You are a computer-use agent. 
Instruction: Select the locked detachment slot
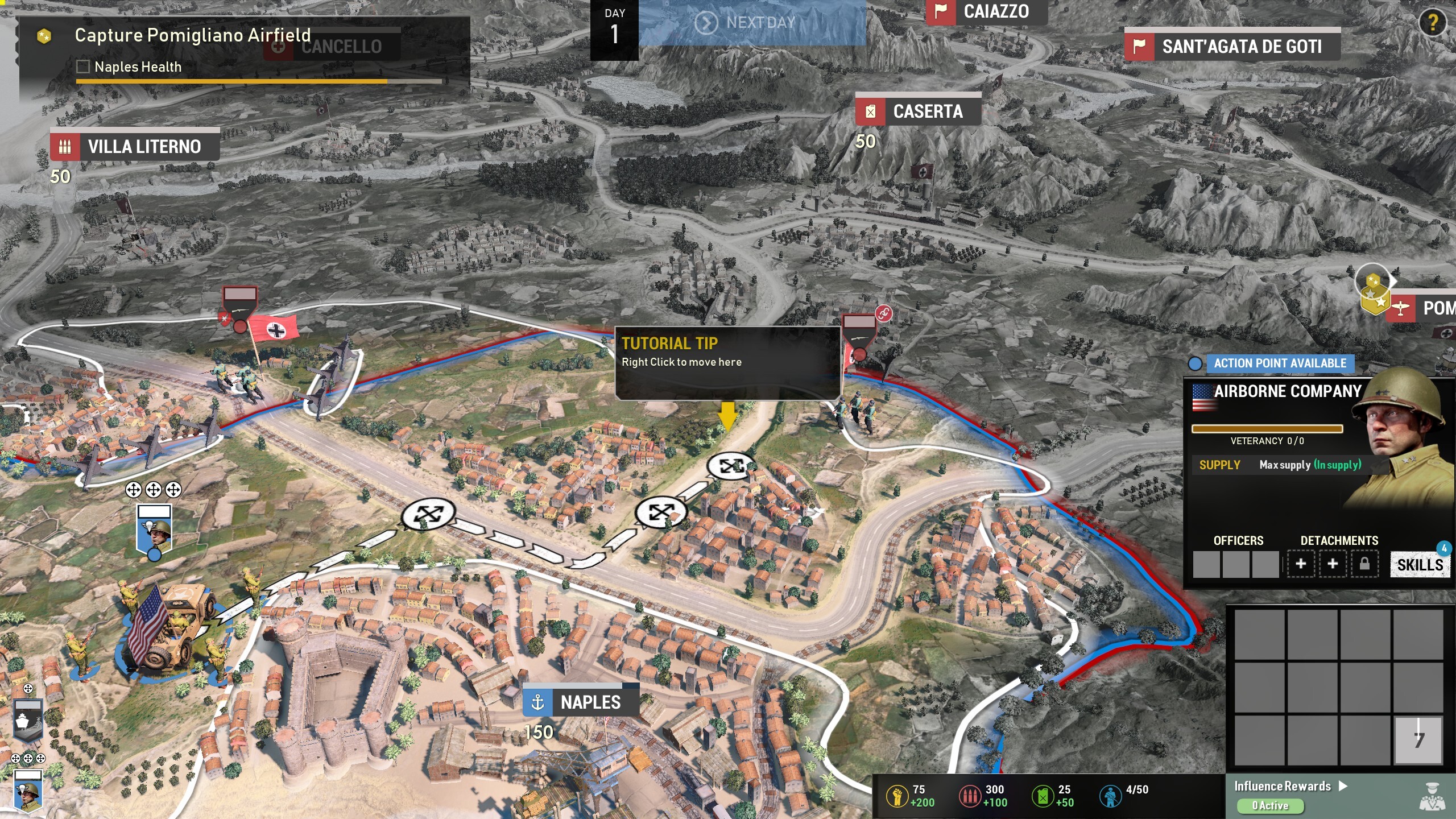click(x=1364, y=564)
